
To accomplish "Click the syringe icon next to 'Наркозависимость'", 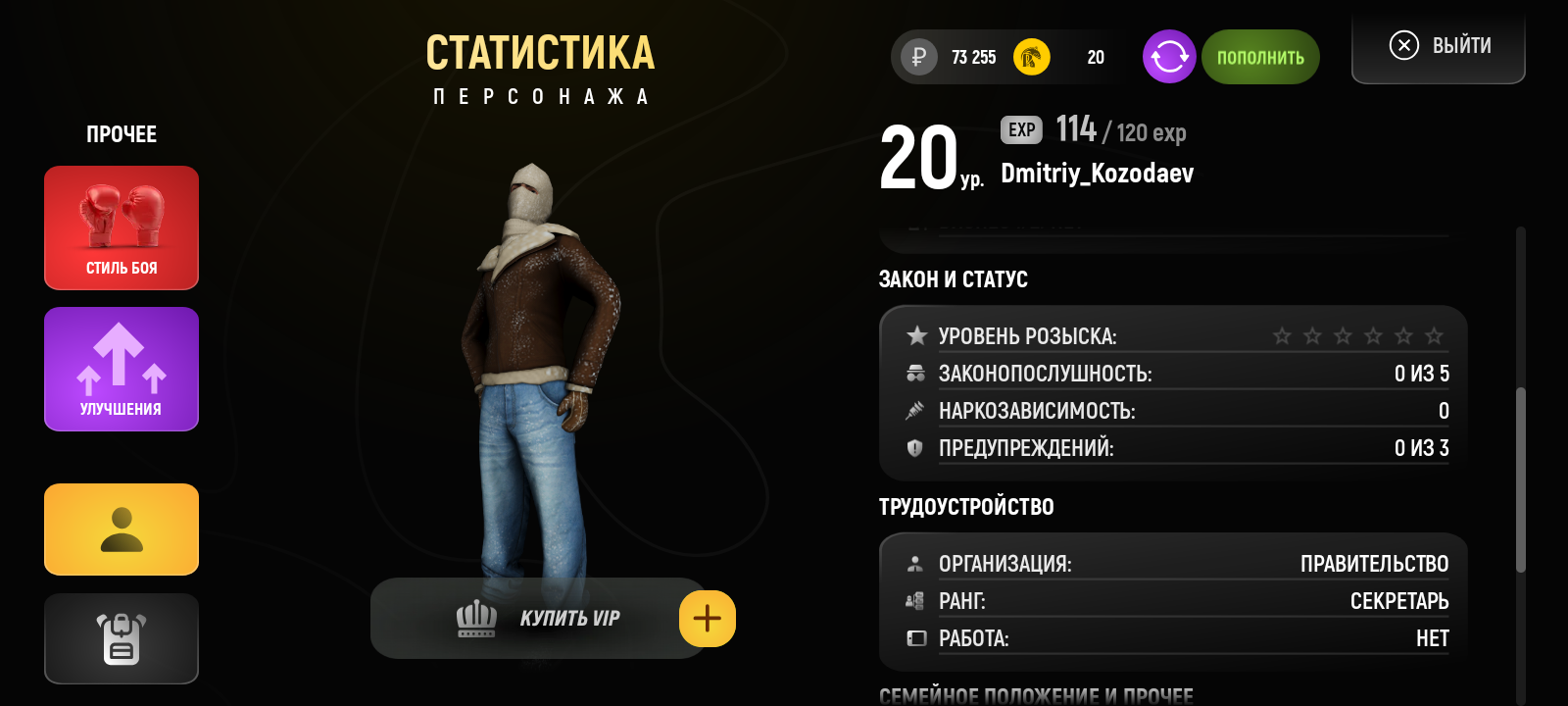I will pos(916,411).
